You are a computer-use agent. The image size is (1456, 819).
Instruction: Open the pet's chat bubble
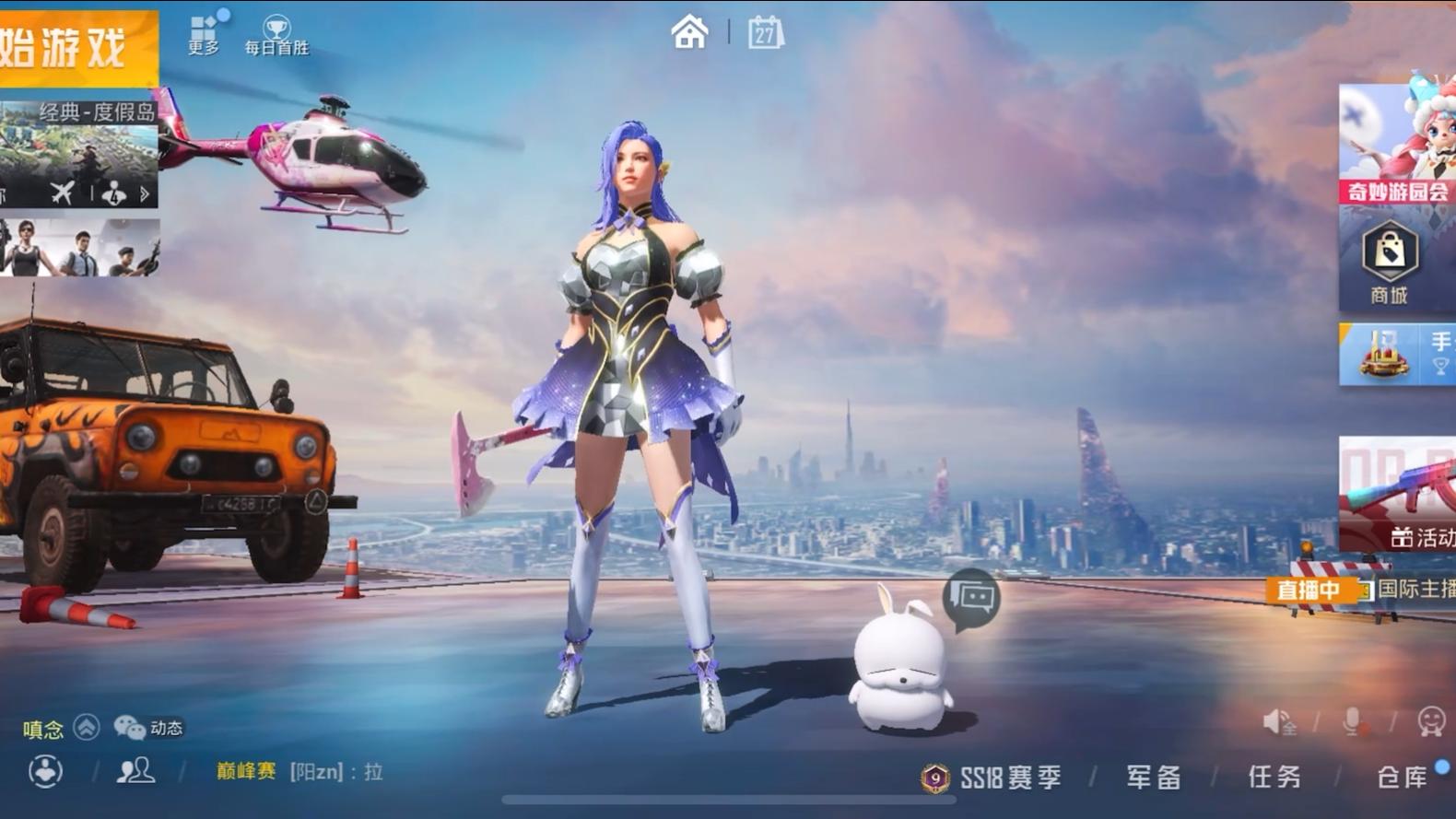pos(969,595)
